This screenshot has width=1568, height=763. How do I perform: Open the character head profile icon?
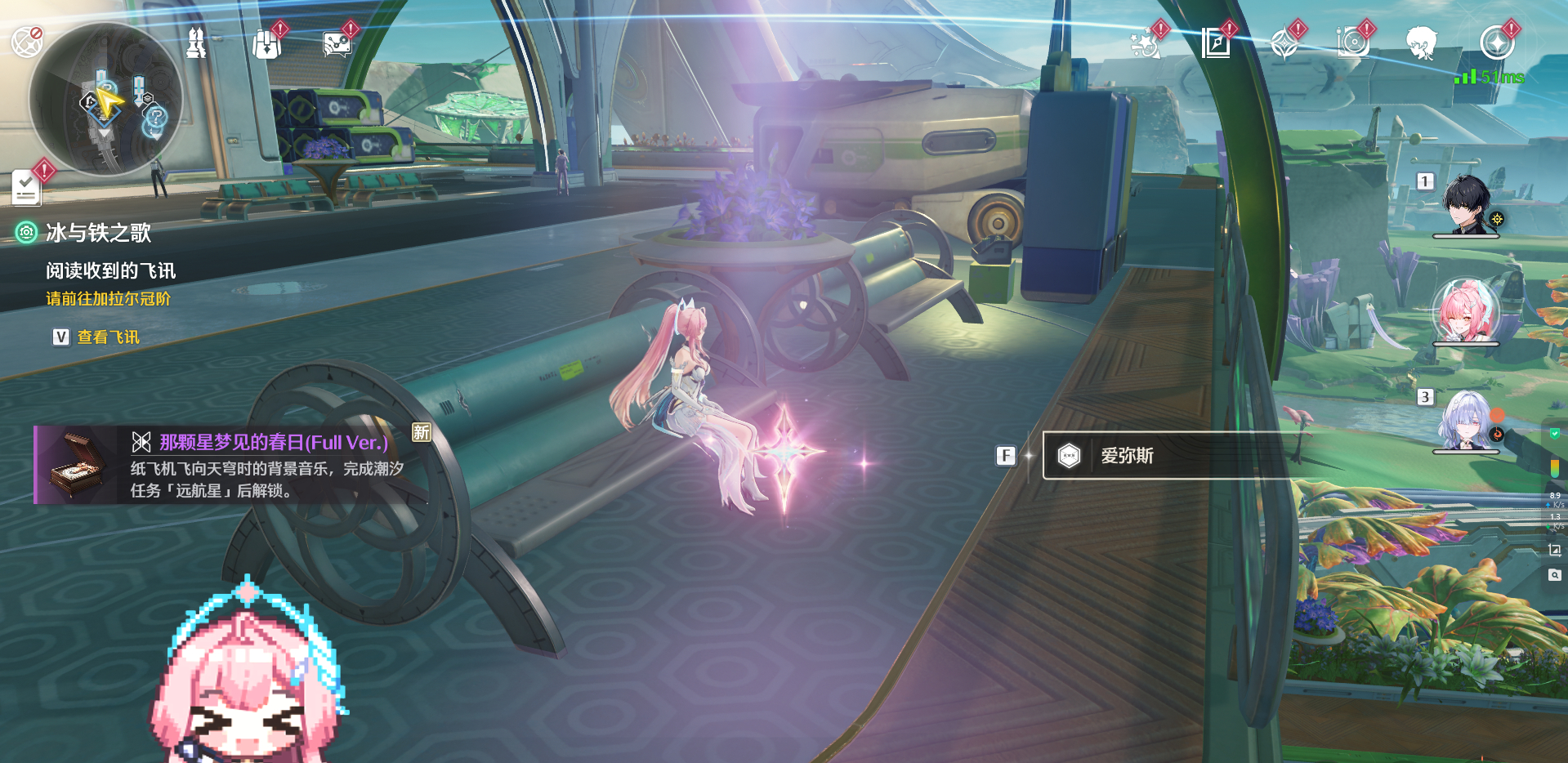[1422, 43]
